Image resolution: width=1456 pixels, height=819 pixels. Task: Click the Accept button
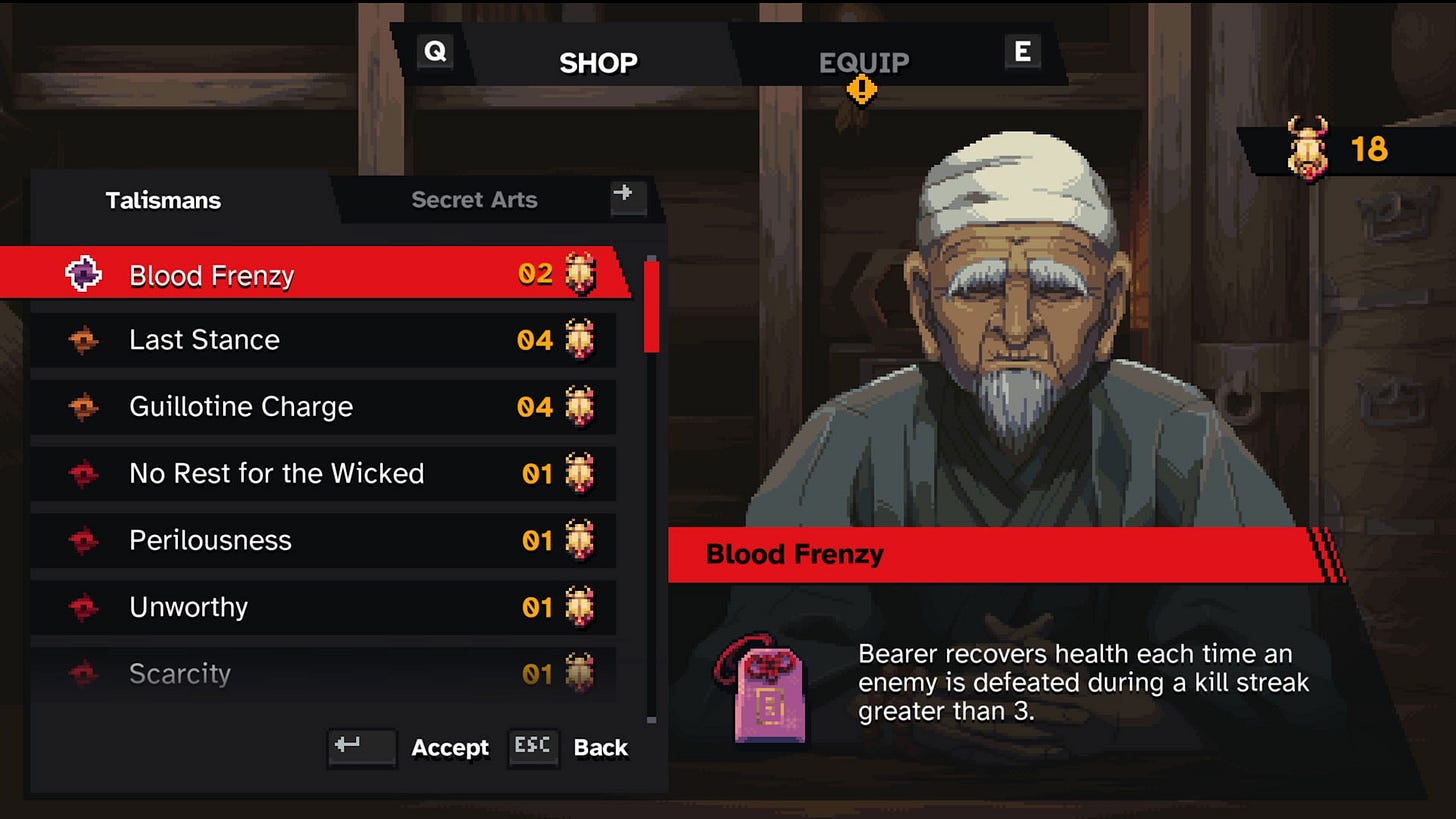(x=449, y=748)
